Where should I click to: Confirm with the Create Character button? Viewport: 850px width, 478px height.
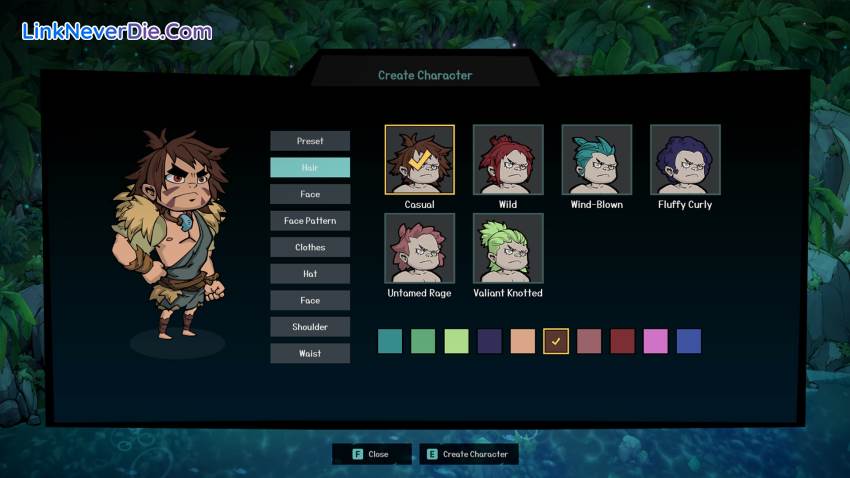469,454
